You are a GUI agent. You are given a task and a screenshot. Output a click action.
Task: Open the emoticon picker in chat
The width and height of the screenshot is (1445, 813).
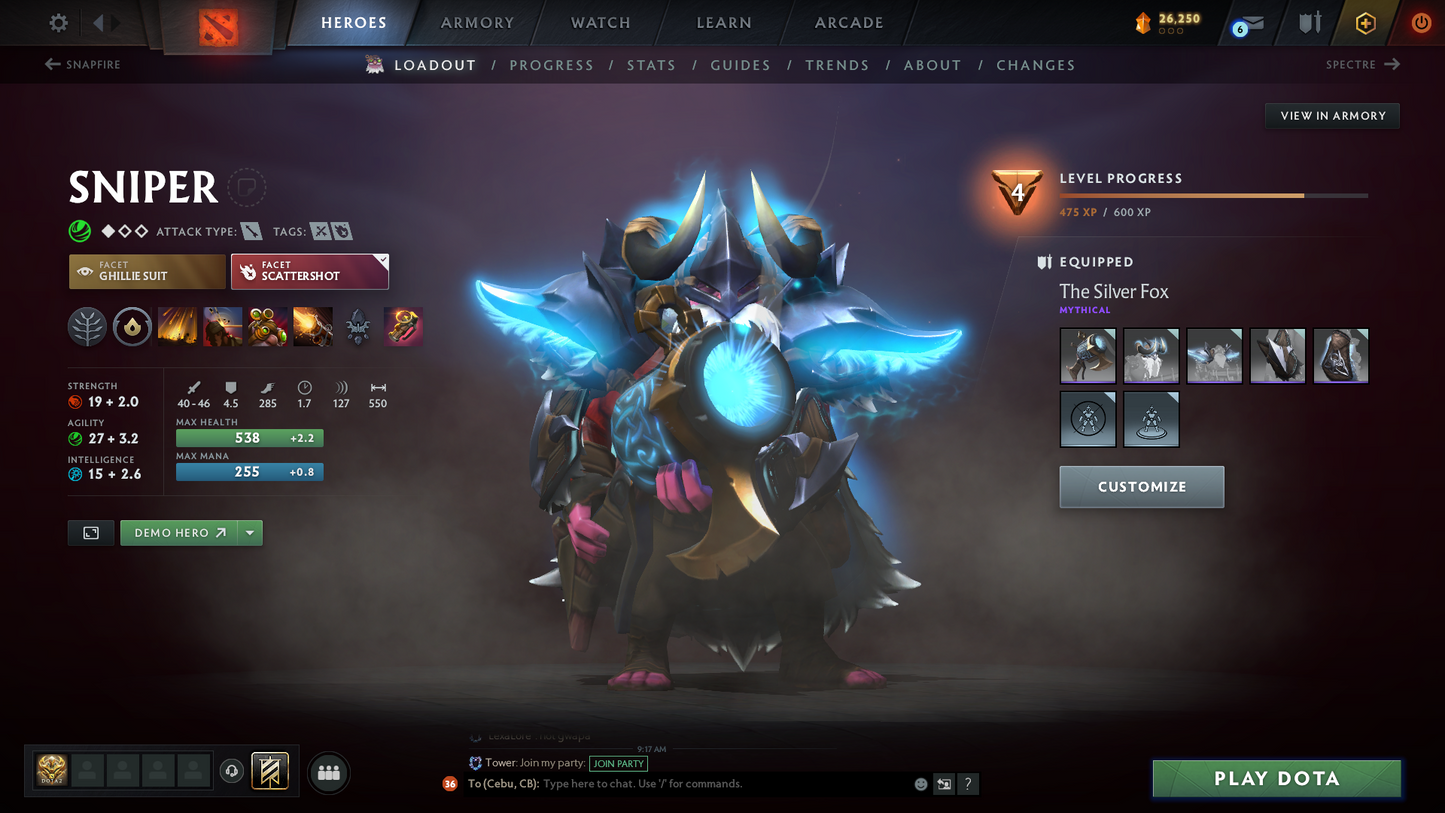pos(920,784)
